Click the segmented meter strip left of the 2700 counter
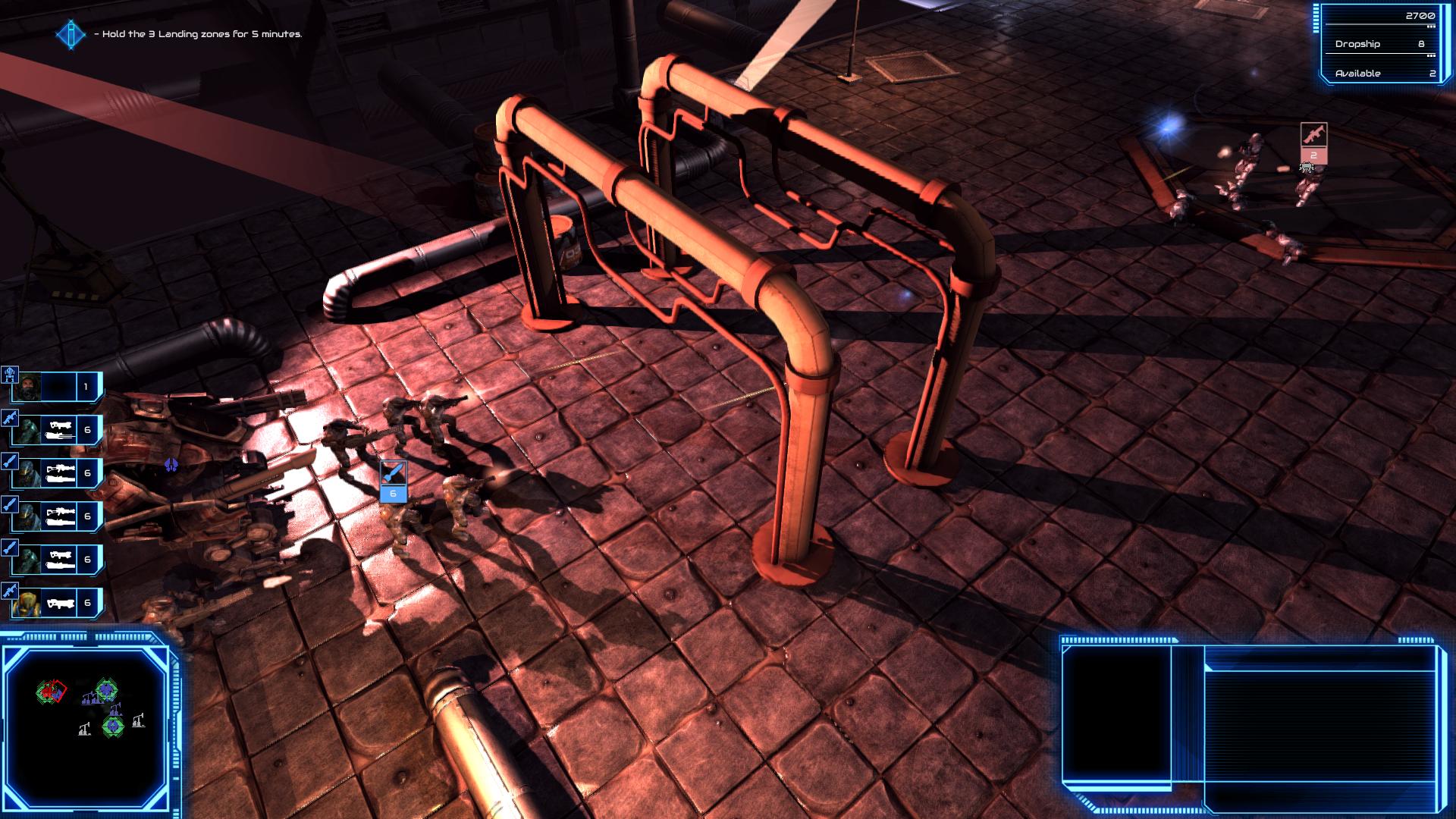This screenshot has height=819, width=1456. 1316,20
